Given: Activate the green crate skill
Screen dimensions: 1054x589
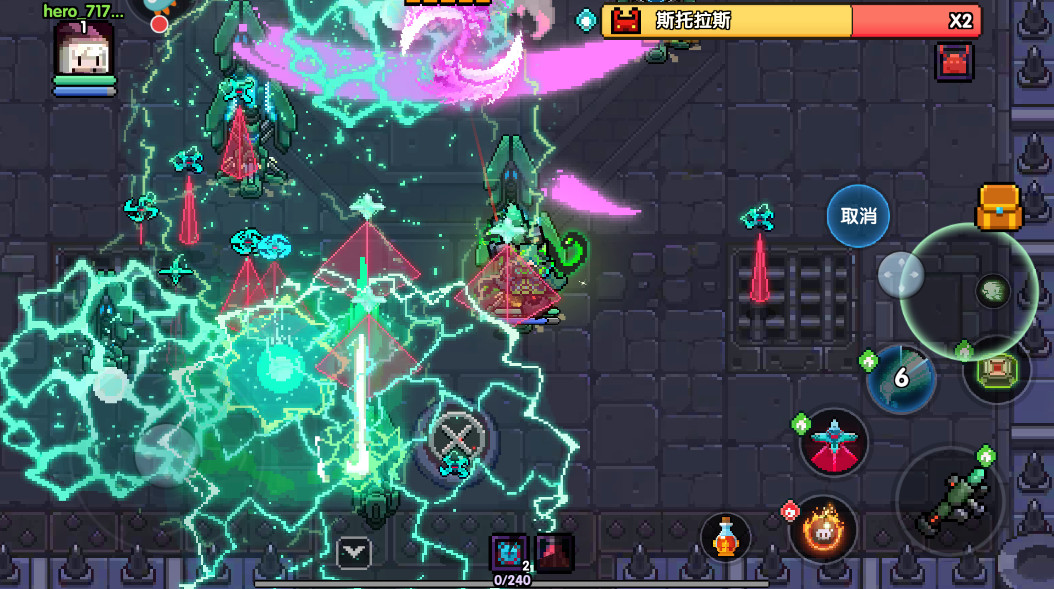Looking at the screenshot, I should (x=996, y=370).
